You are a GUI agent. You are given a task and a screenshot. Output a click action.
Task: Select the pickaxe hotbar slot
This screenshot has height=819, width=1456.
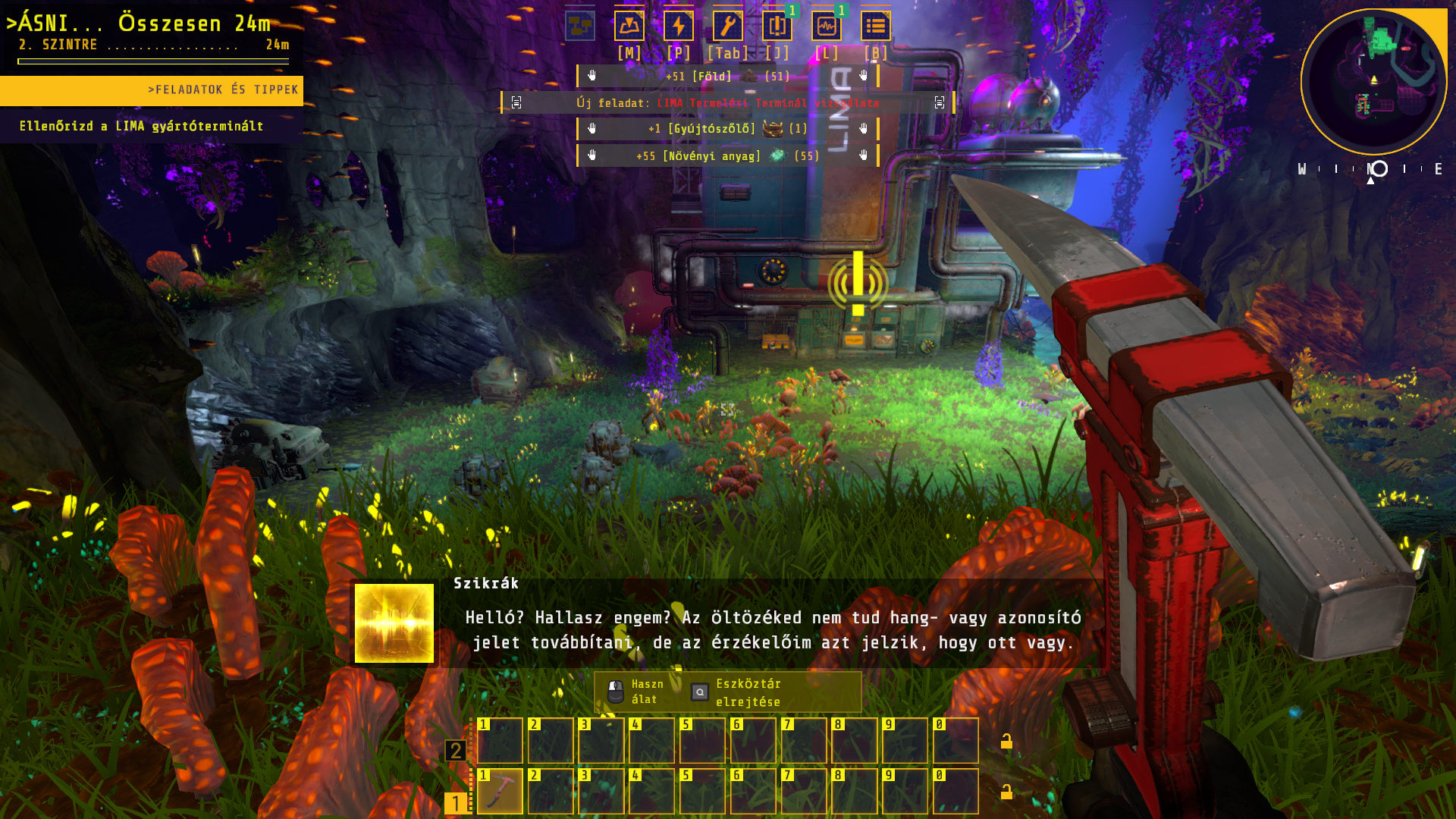500,791
